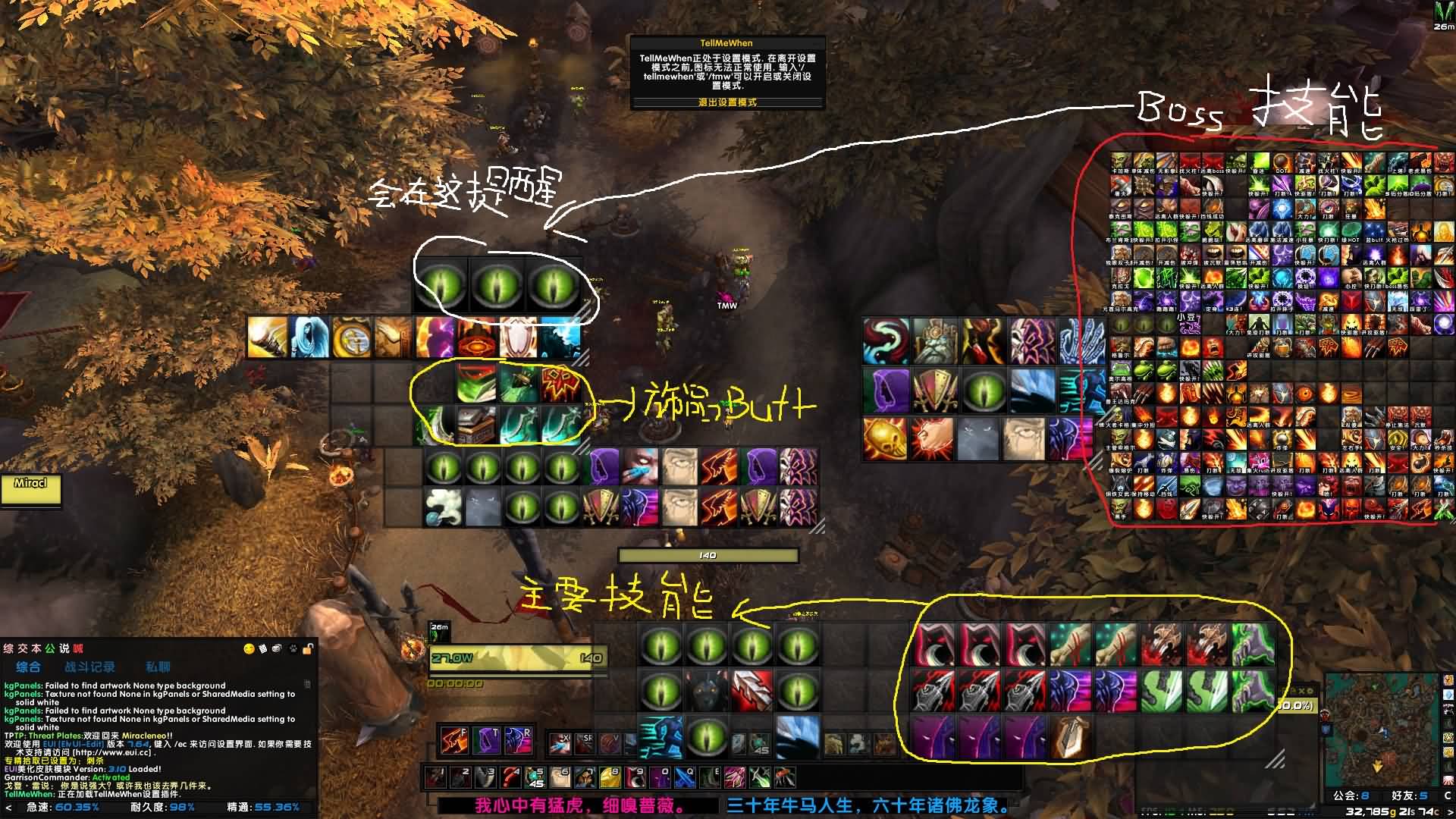This screenshot has height=819, width=1456.
Task: Click the red fist punch icon
Action: (x=932, y=439)
